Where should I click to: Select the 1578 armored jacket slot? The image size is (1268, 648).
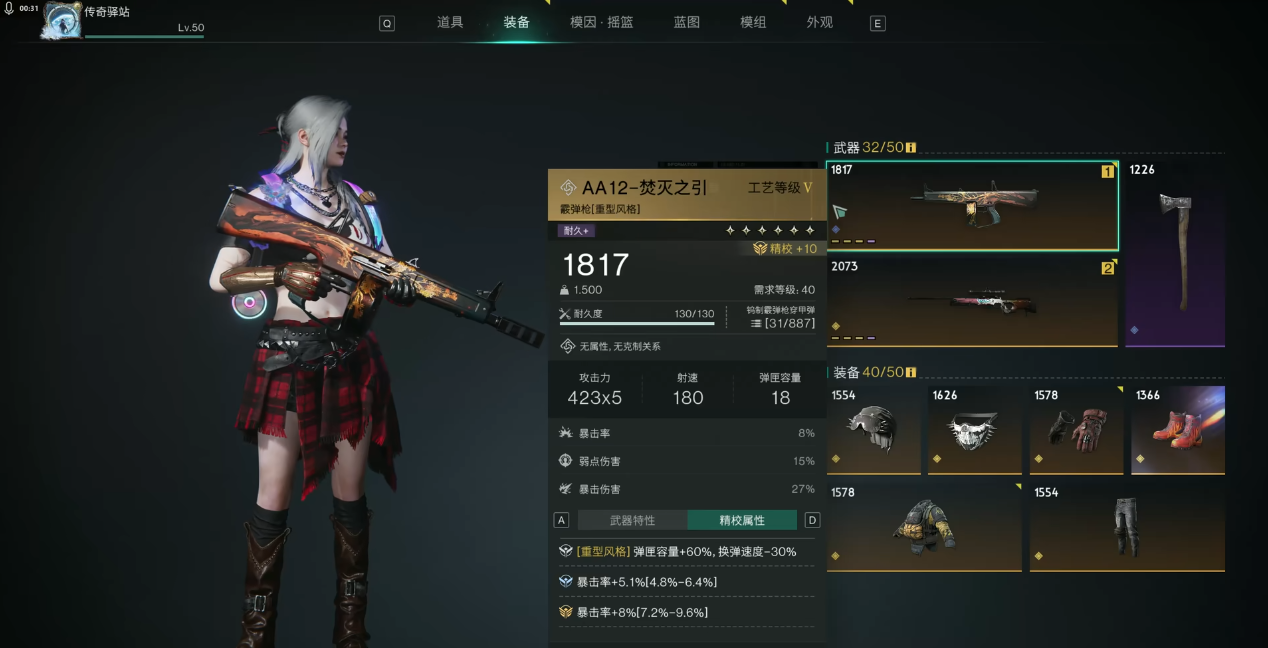tap(924, 527)
